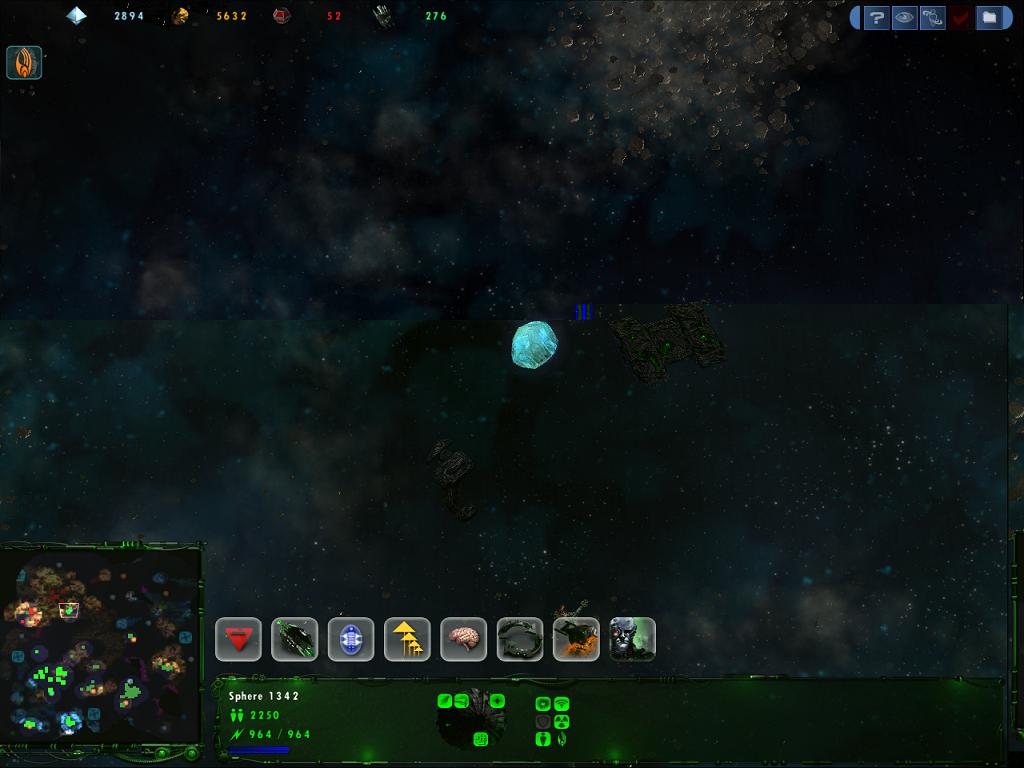
Task: Click the Klingon emblem icon
Action: (24, 62)
